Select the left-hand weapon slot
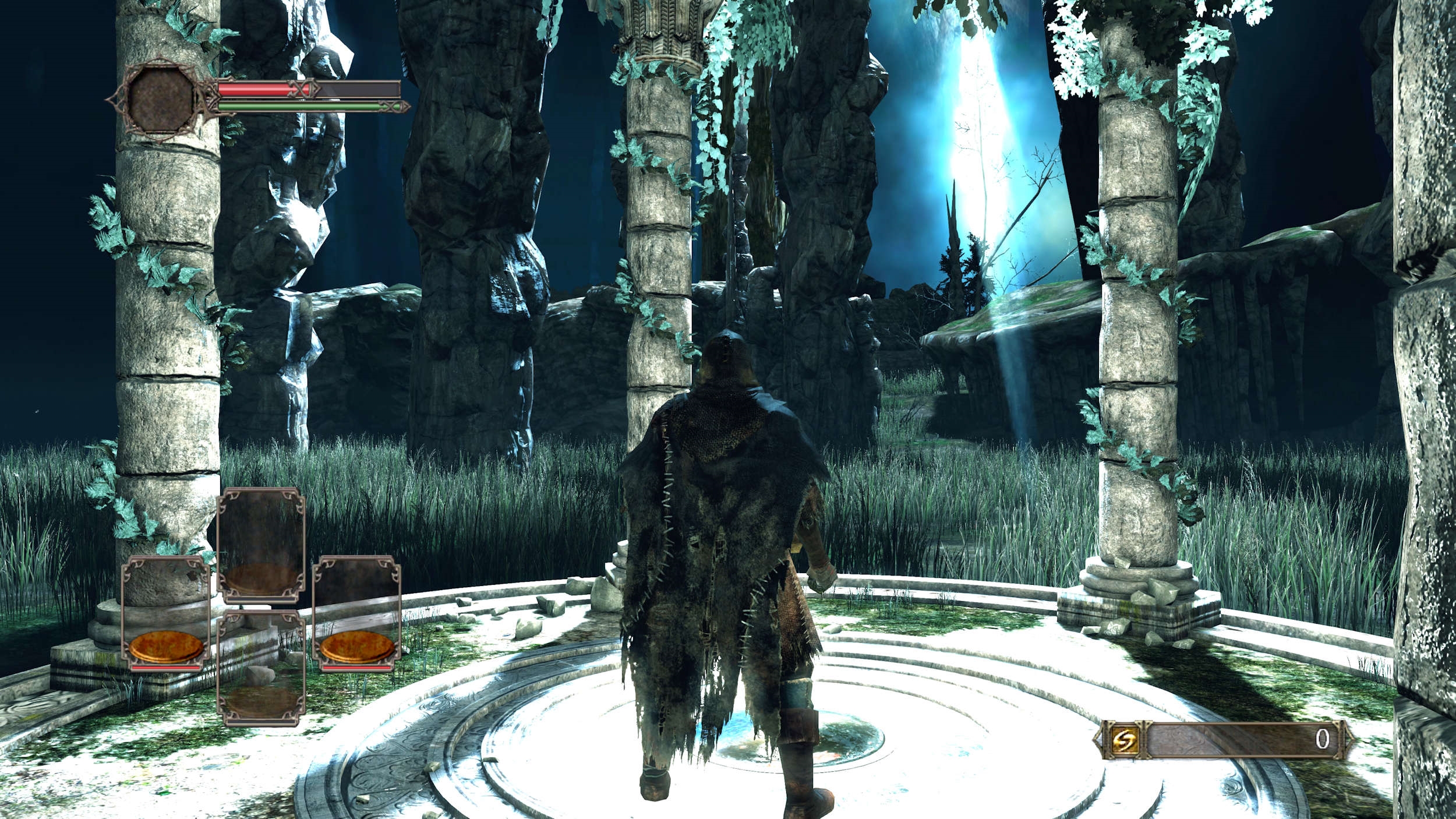Viewport: 1456px width, 819px height. coord(166,613)
